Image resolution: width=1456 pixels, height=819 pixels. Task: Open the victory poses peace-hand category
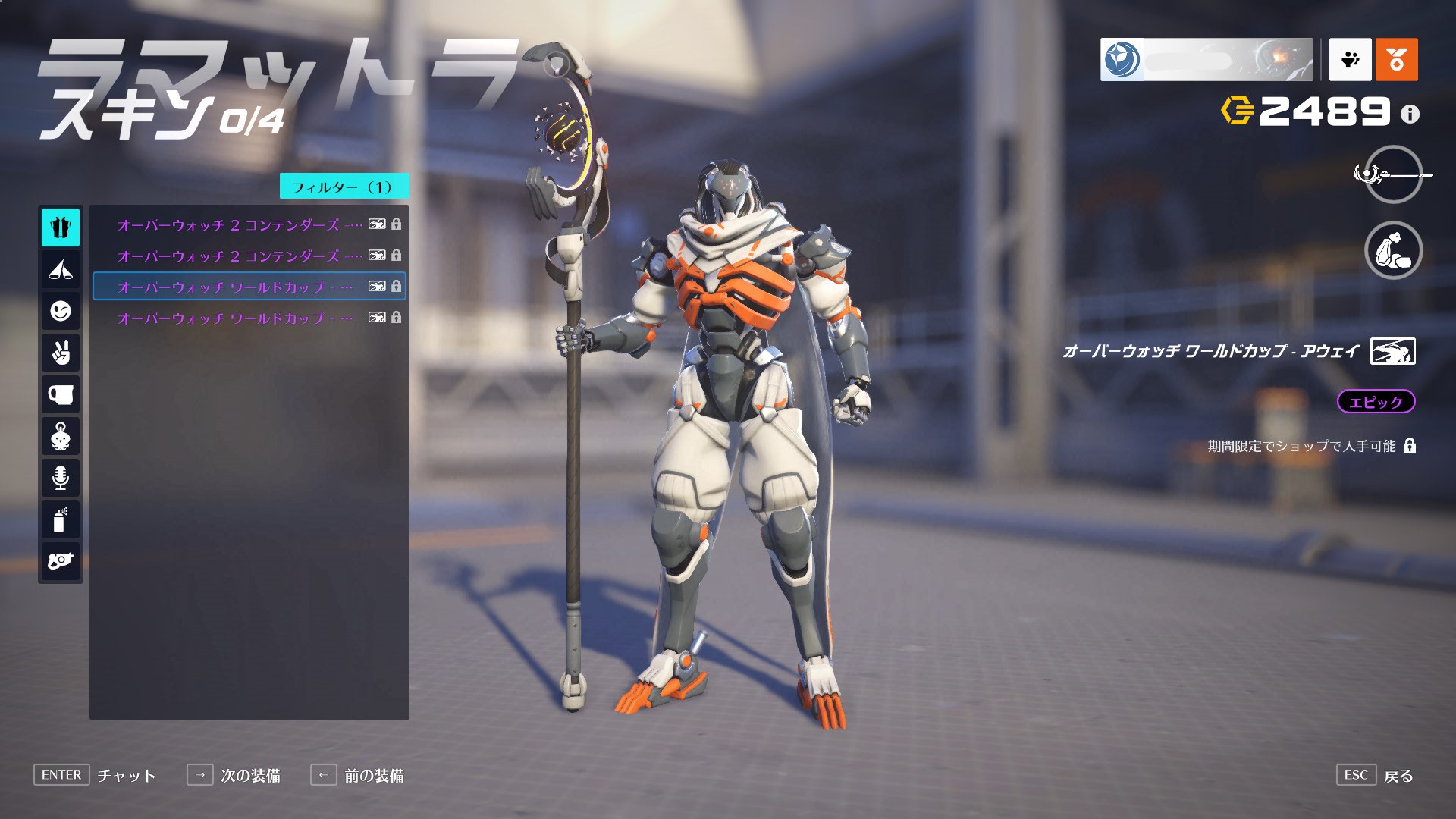coord(61,353)
